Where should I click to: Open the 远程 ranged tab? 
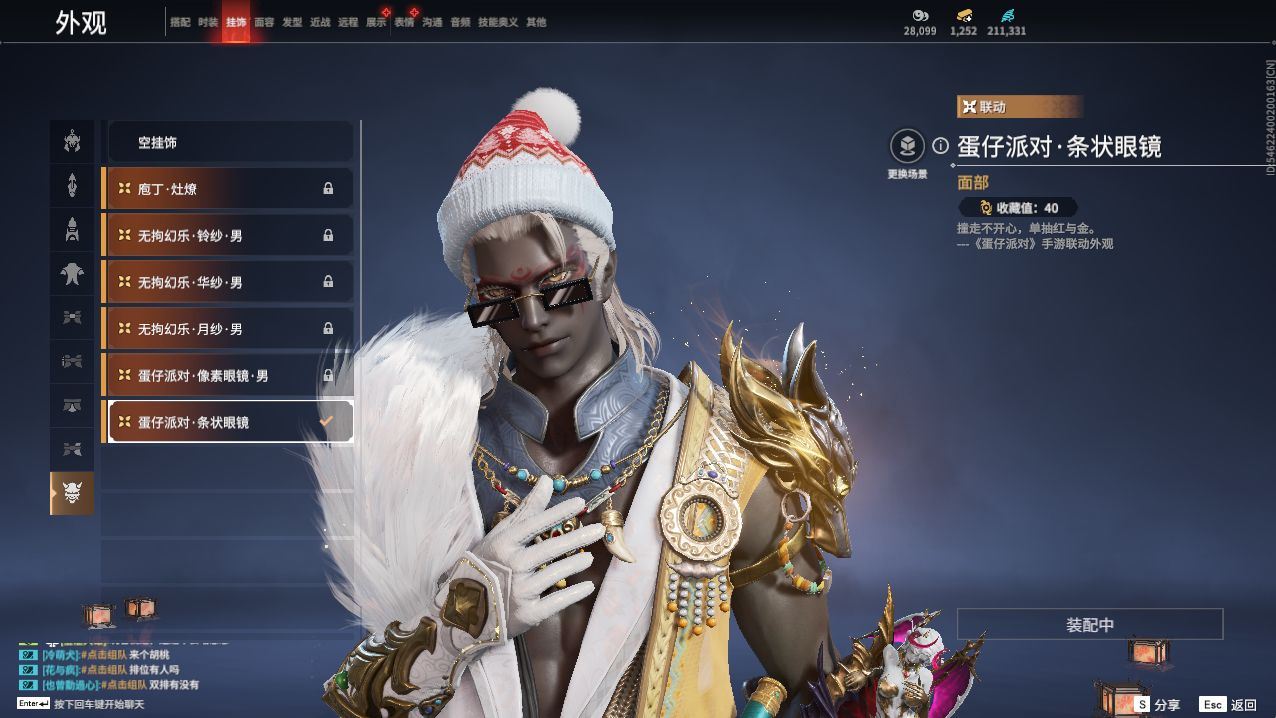348,22
